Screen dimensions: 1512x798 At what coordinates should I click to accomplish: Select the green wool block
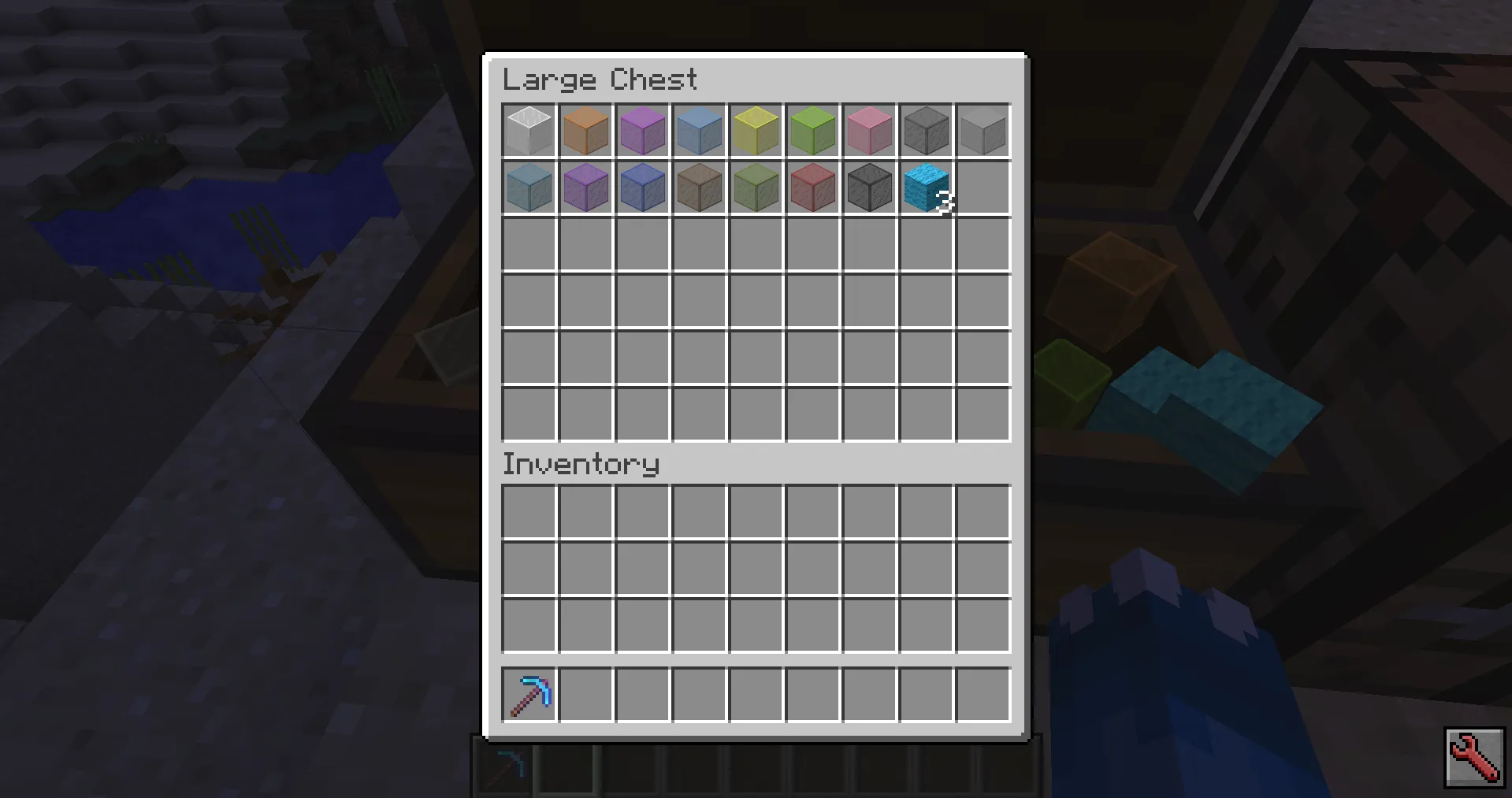pyautogui.click(x=755, y=187)
